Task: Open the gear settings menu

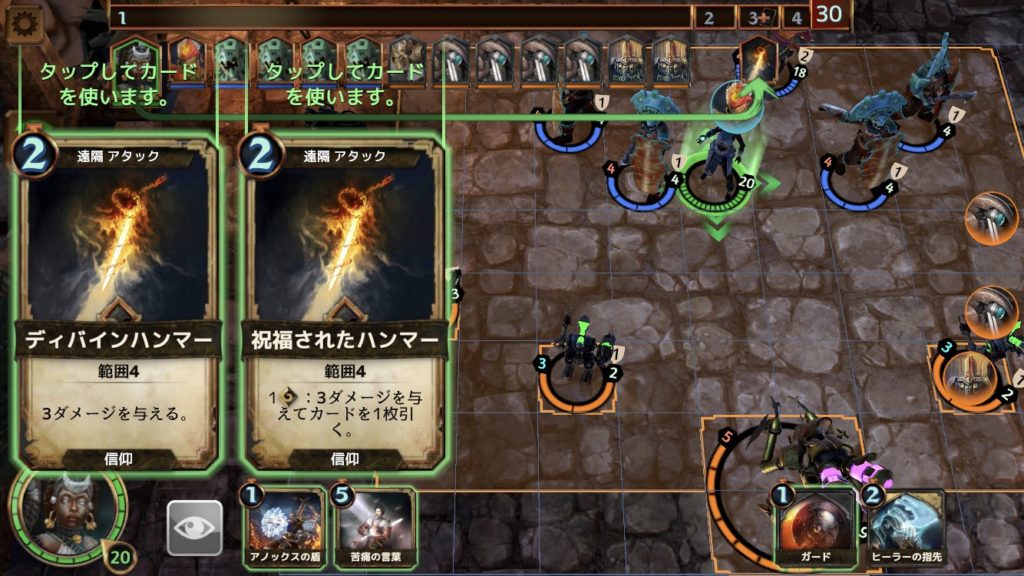Action: coord(22,26)
